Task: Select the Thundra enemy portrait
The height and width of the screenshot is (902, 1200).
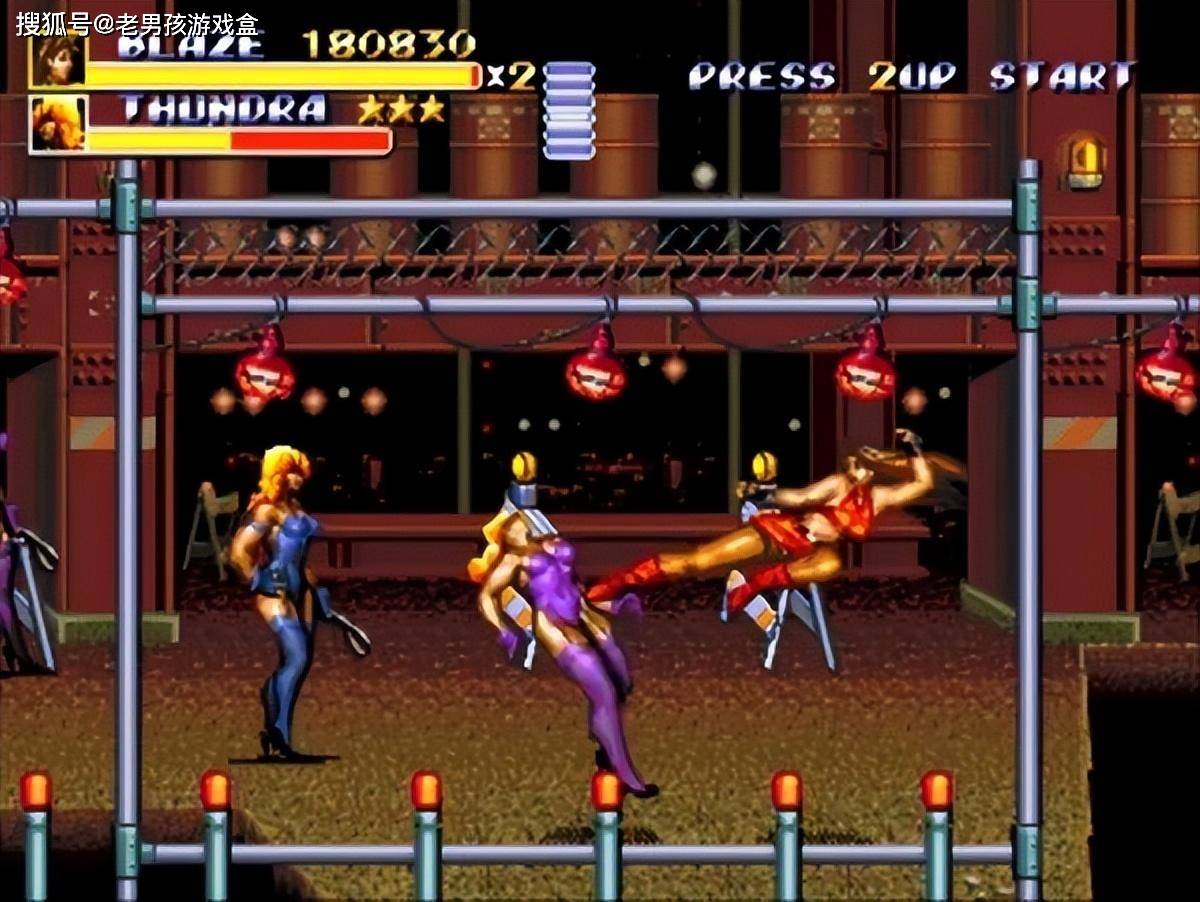Action: pos(57,124)
